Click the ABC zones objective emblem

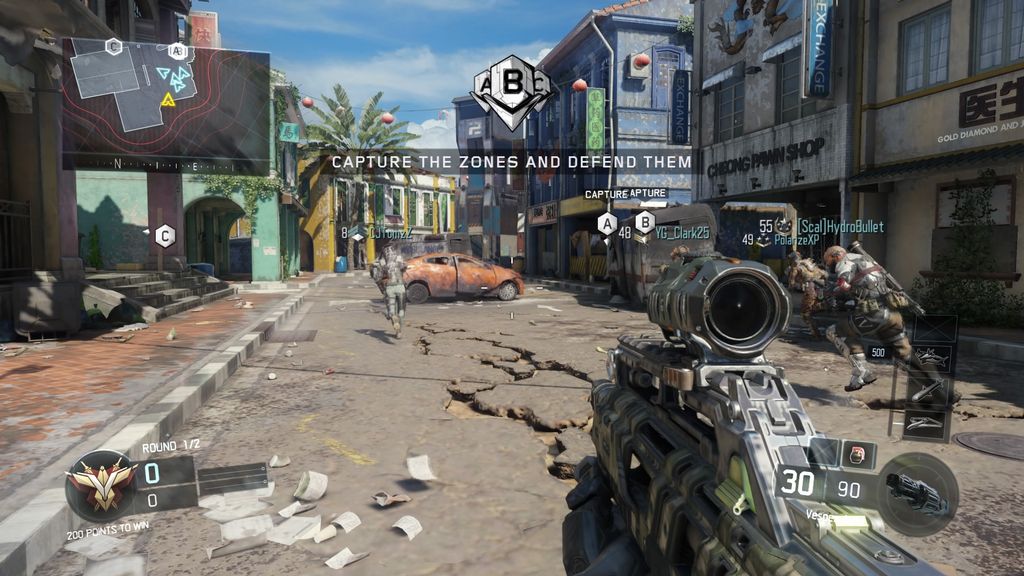[512, 91]
